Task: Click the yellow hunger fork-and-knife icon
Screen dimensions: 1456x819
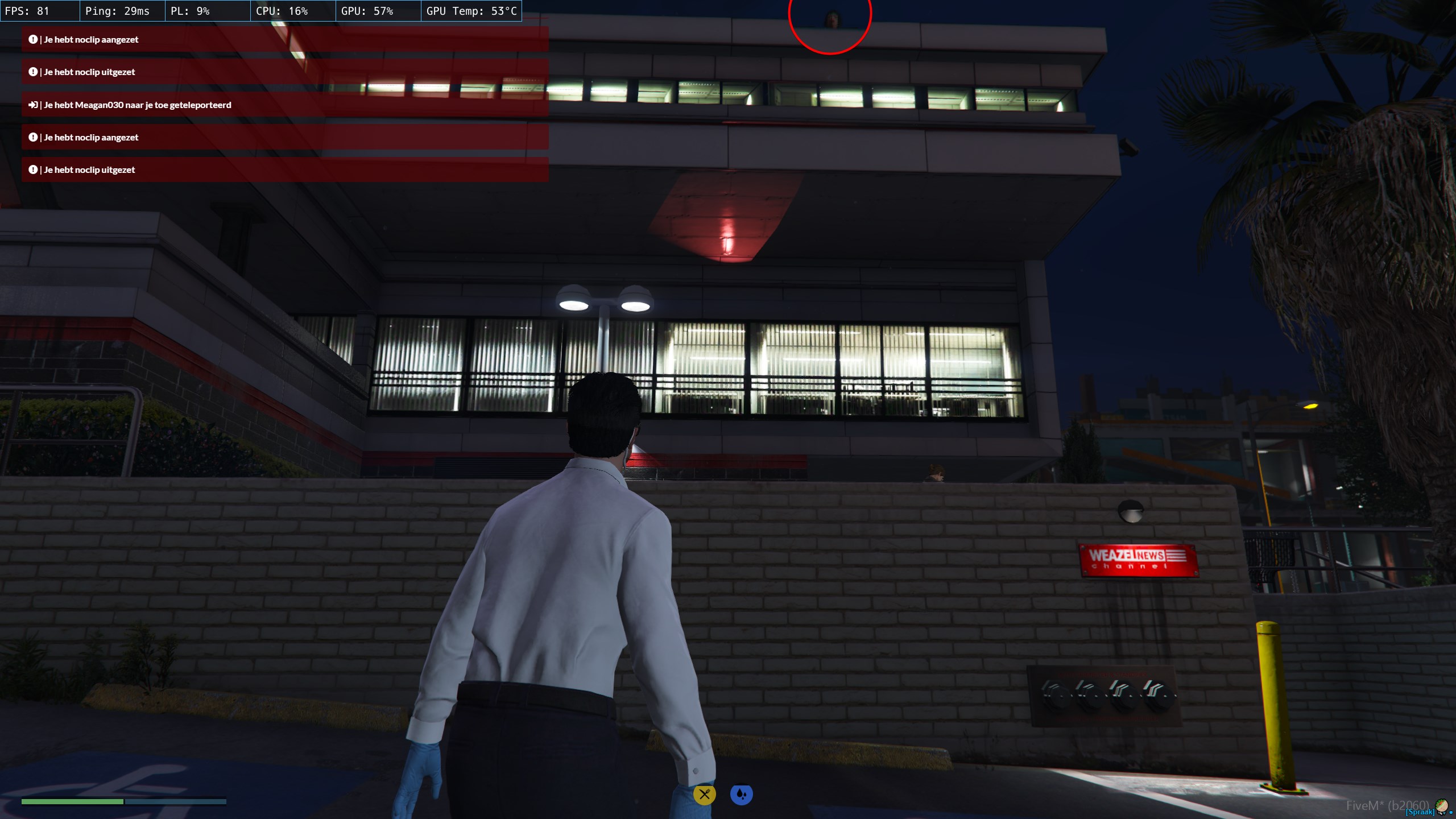Action: tap(704, 795)
